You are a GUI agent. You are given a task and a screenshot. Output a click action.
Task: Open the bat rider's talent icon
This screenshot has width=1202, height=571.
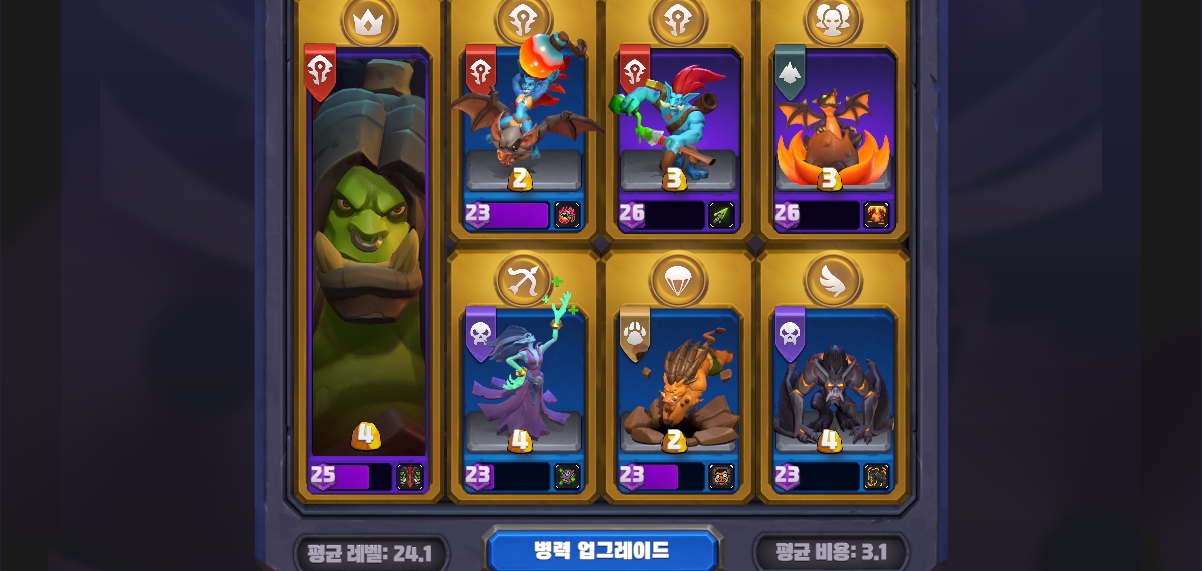click(x=568, y=215)
